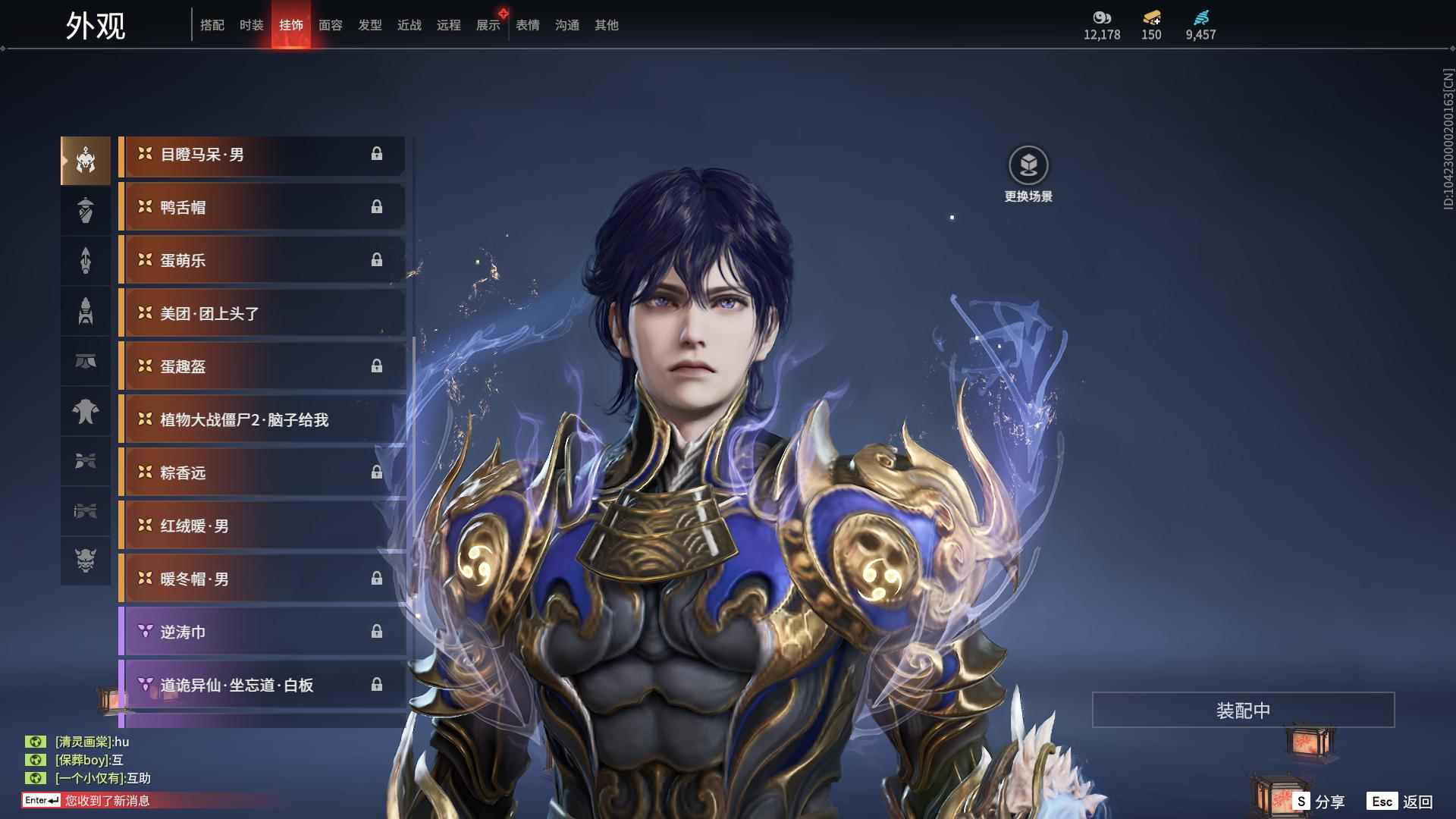Switch to the 发型 tab

(370, 25)
